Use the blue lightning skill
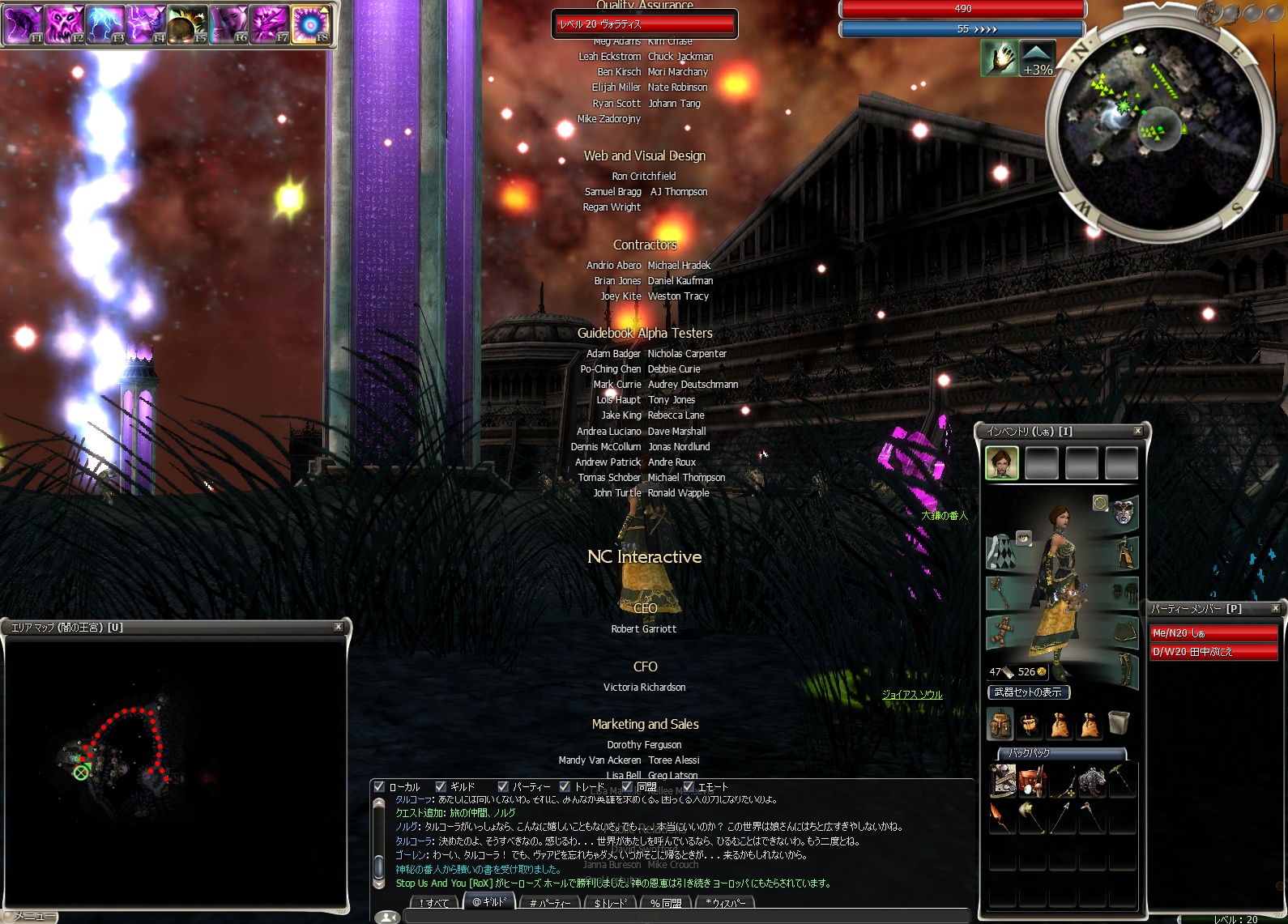Image resolution: width=1288 pixels, height=924 pixels. point(104,23)
